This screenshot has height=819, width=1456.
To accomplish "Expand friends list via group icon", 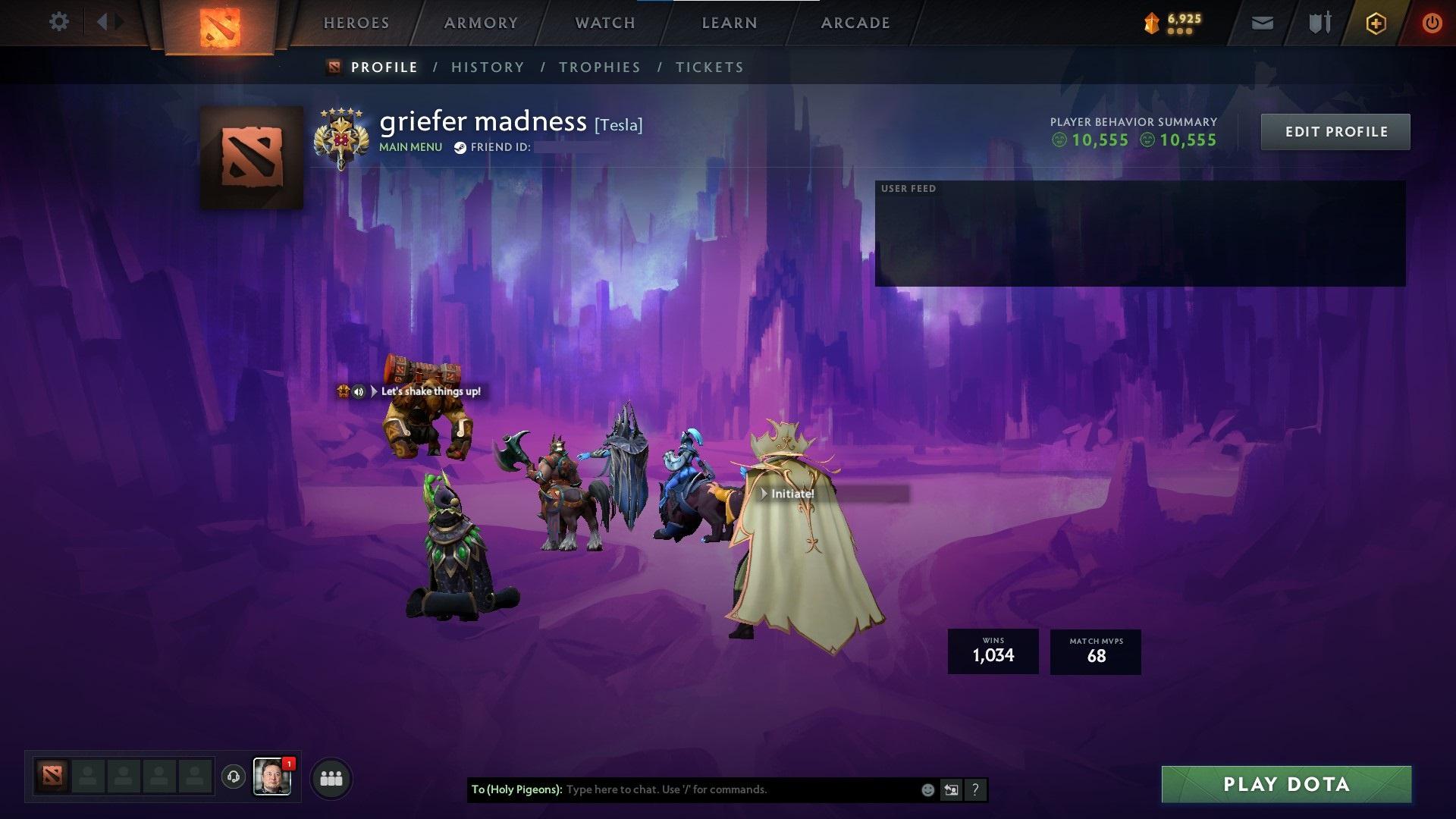I will [330, 777].
